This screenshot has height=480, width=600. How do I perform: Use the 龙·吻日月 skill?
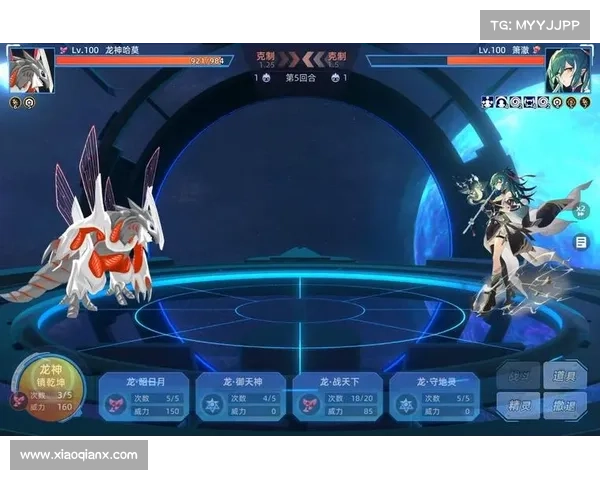click(x=142, y=395)
